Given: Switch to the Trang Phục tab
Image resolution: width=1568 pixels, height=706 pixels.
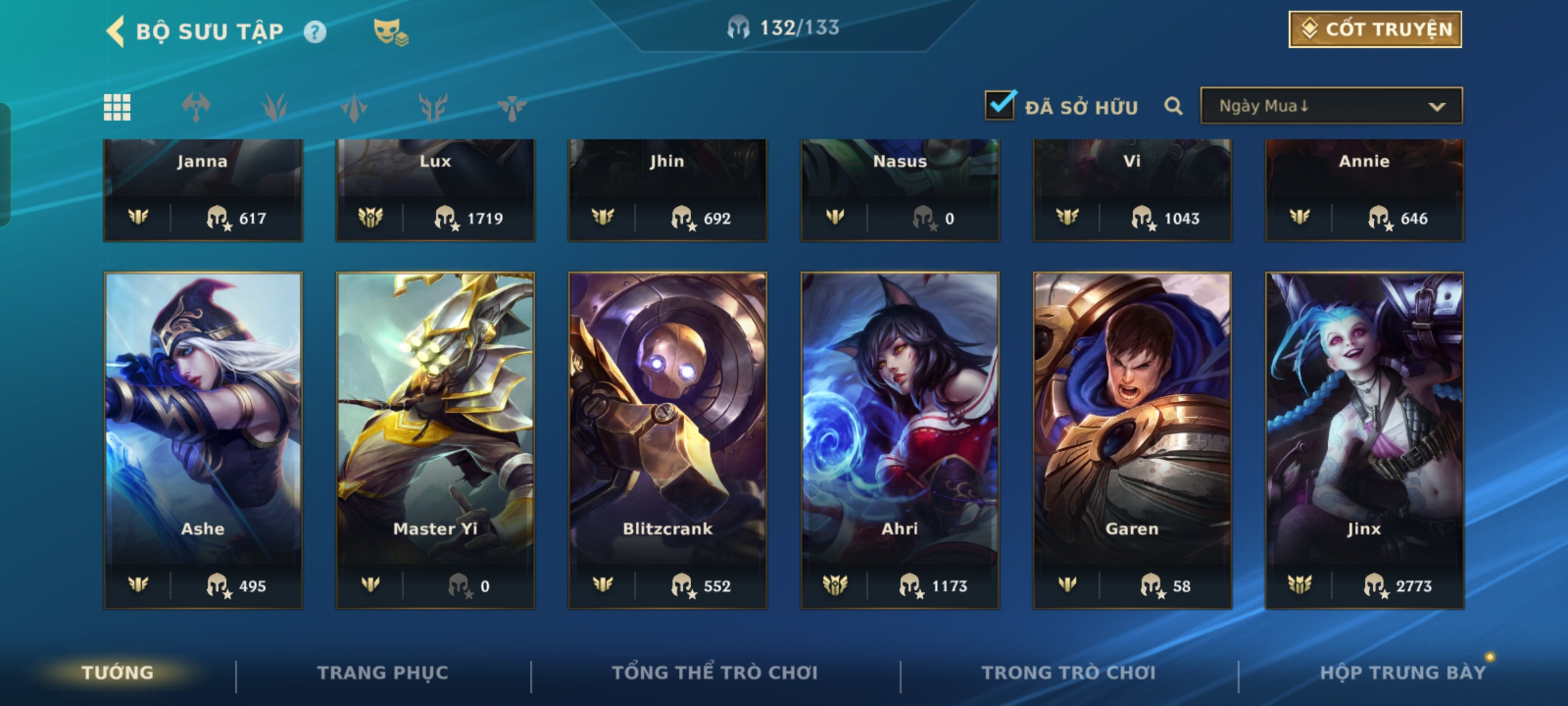Looking at the screenshot, I should (383, 673).
